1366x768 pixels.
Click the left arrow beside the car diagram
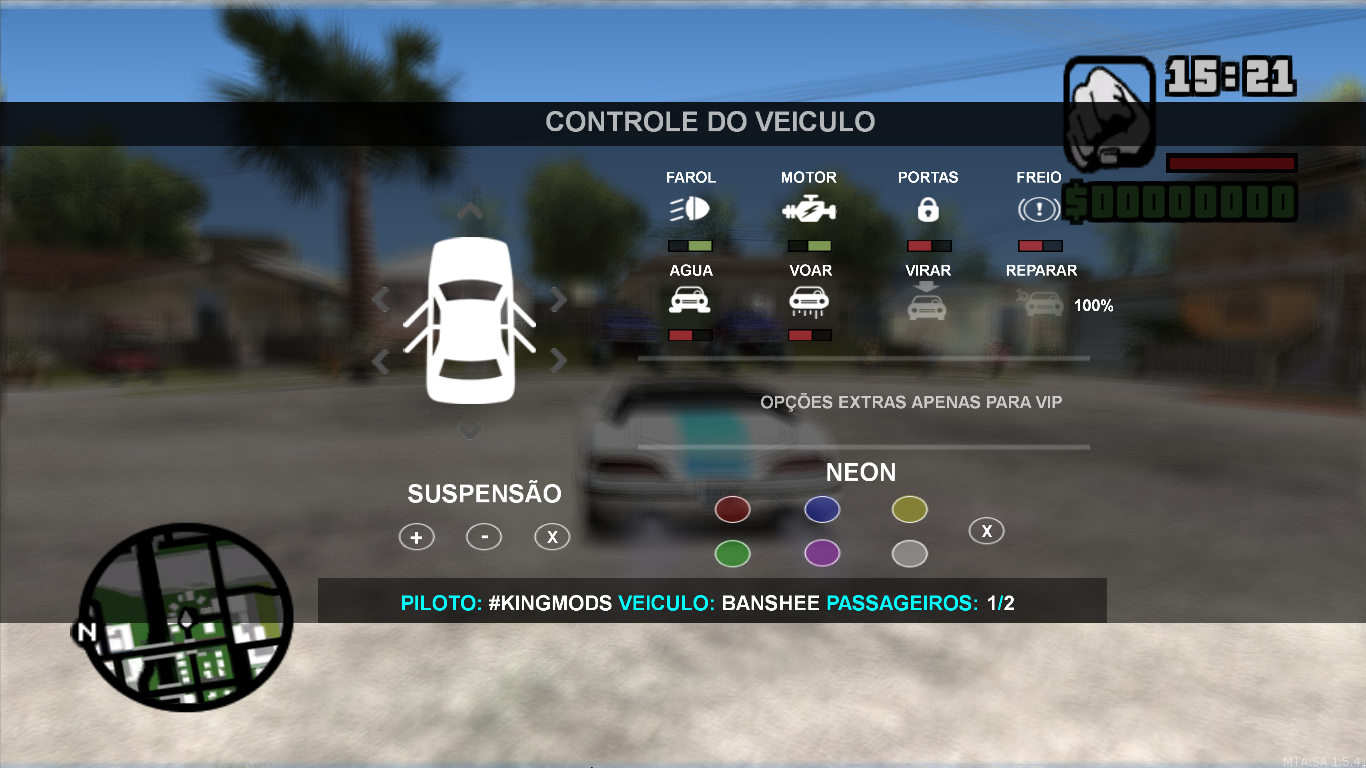pyautogui.click(x=383, y=298)
